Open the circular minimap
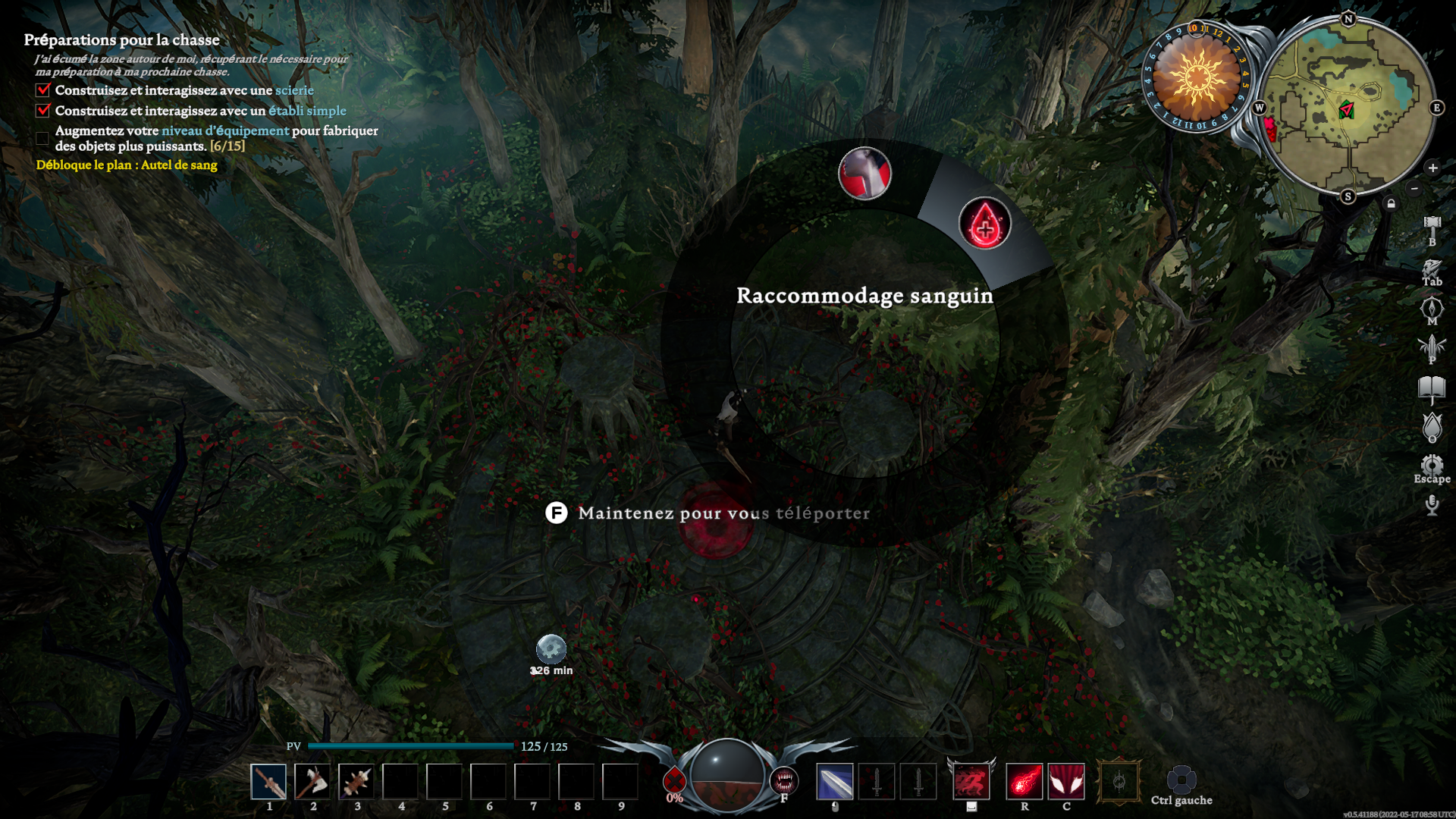 (x=1348, y=108)
